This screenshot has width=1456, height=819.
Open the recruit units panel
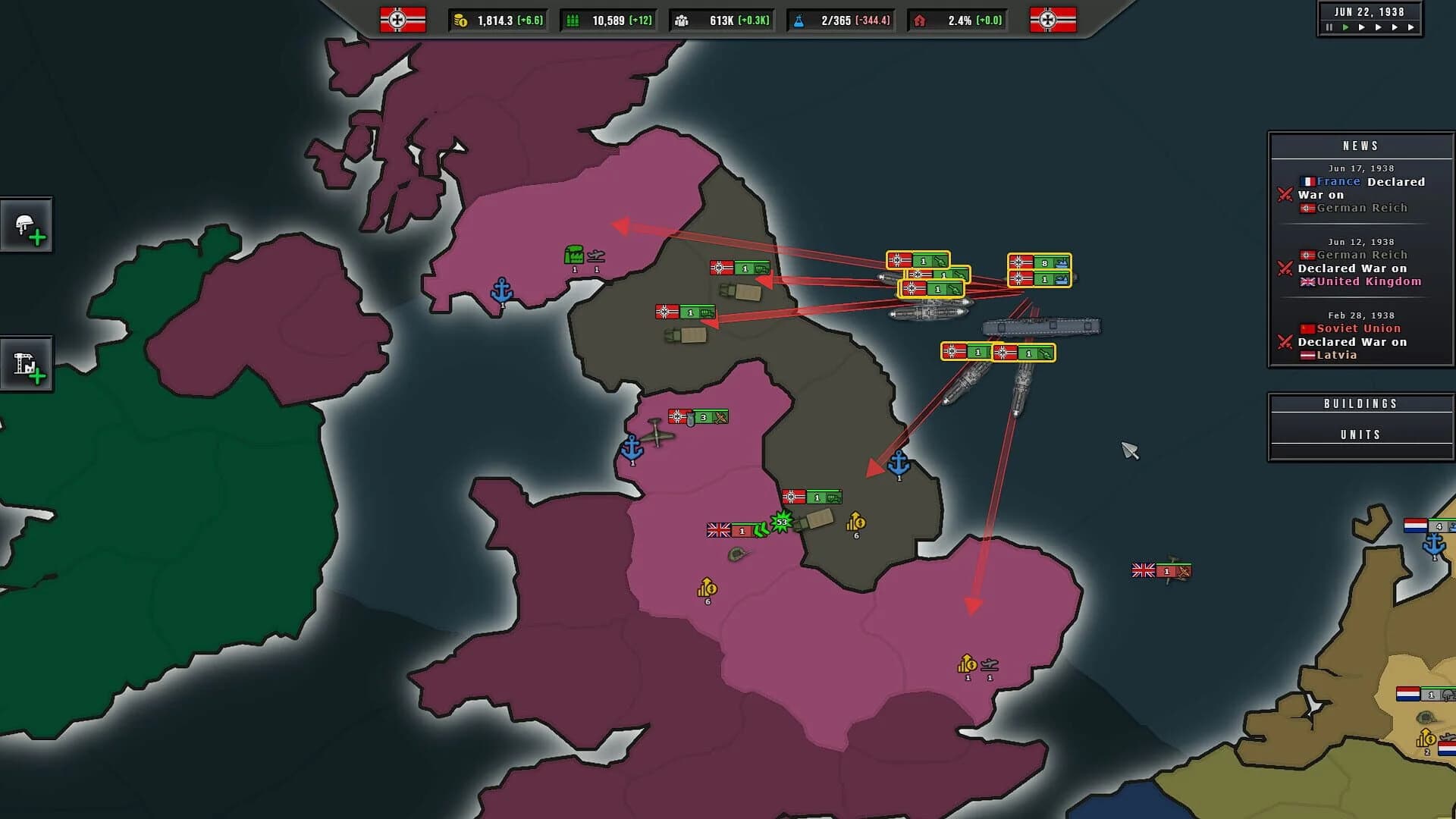27,224
